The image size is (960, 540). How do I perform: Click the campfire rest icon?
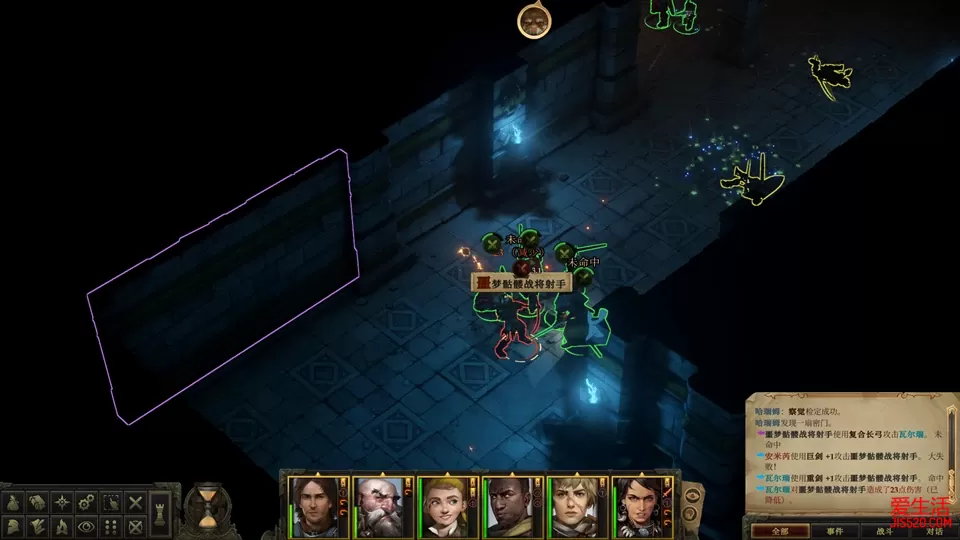(x=64, y=525)
